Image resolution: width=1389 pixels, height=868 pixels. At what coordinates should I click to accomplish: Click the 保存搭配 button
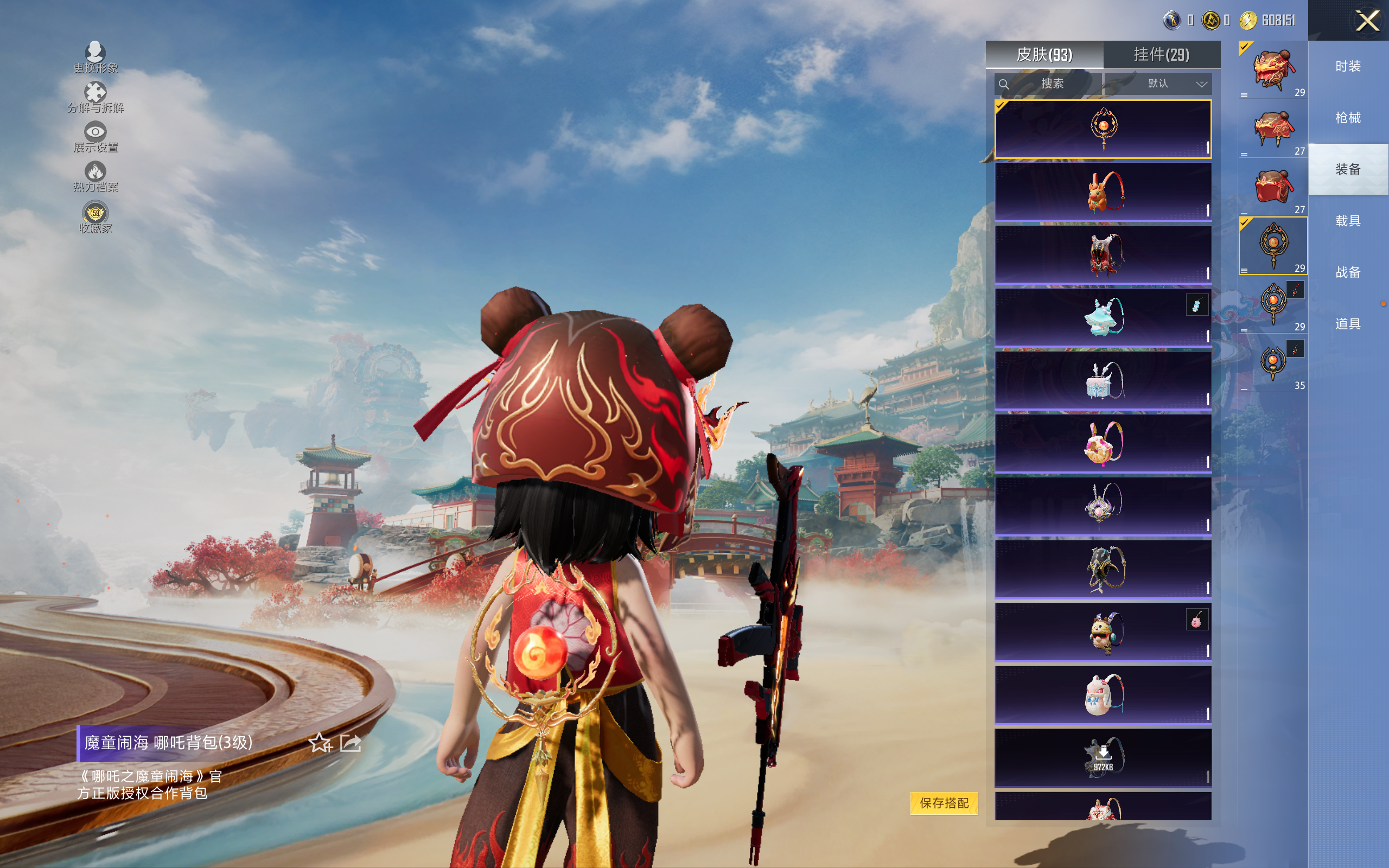pos(944,803)
